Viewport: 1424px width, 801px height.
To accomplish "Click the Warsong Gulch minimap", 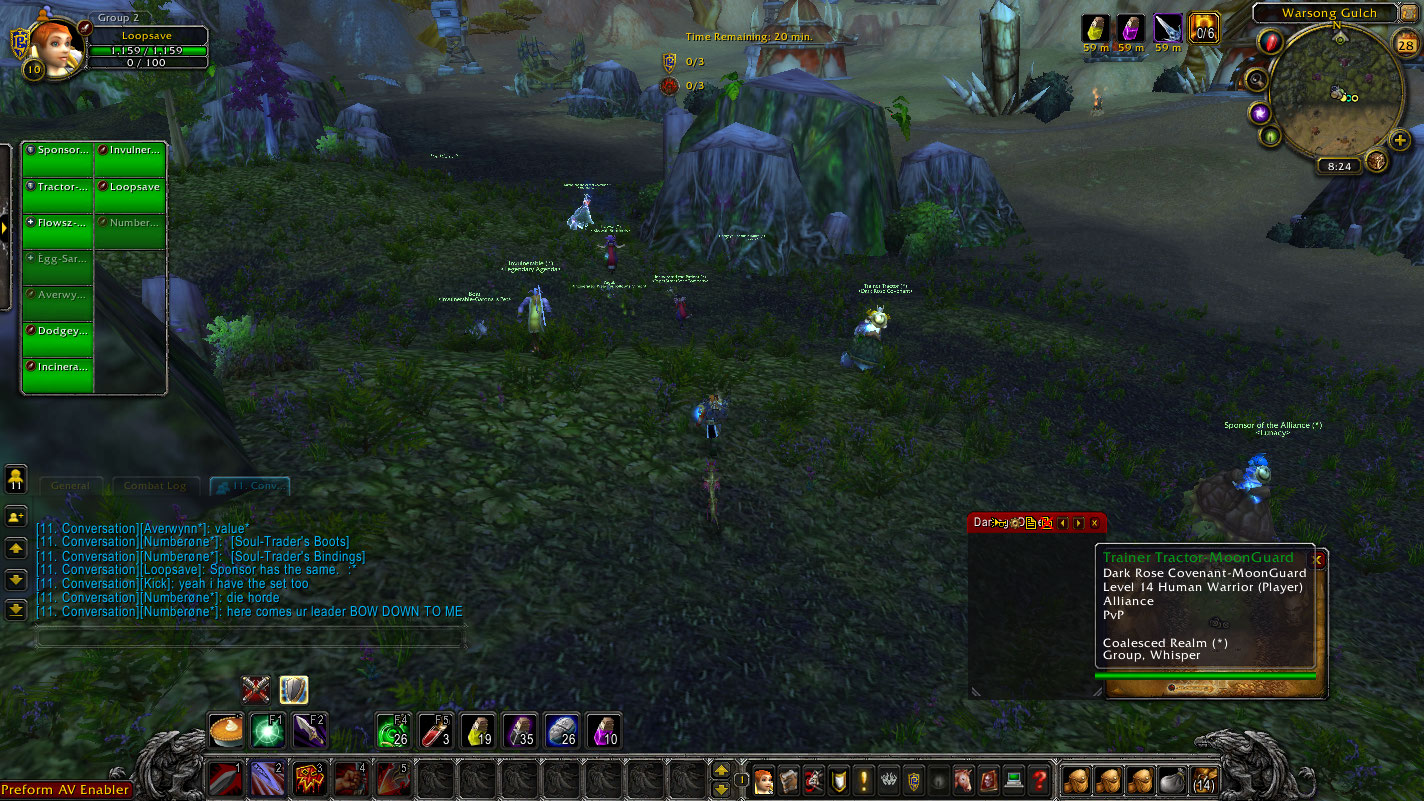I will click(1338, 95).
